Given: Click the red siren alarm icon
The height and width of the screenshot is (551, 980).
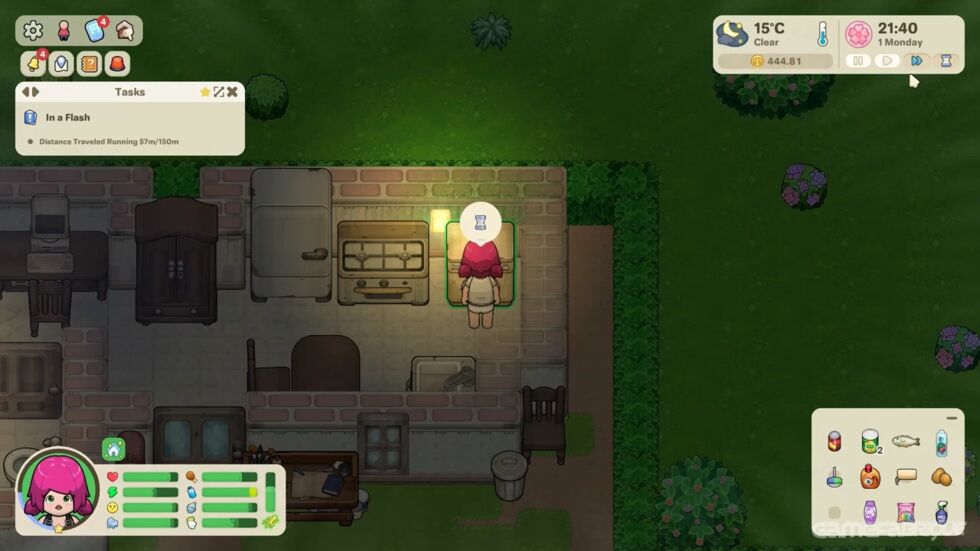Looking at the screenshot, I should [118, 63].
